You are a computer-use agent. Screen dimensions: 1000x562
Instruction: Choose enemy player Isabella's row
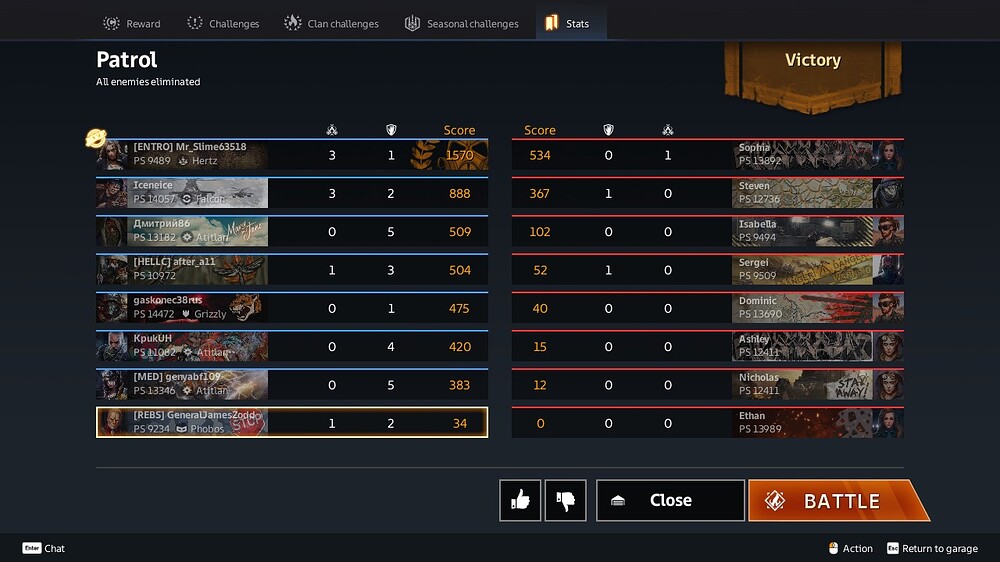(707, 231)
